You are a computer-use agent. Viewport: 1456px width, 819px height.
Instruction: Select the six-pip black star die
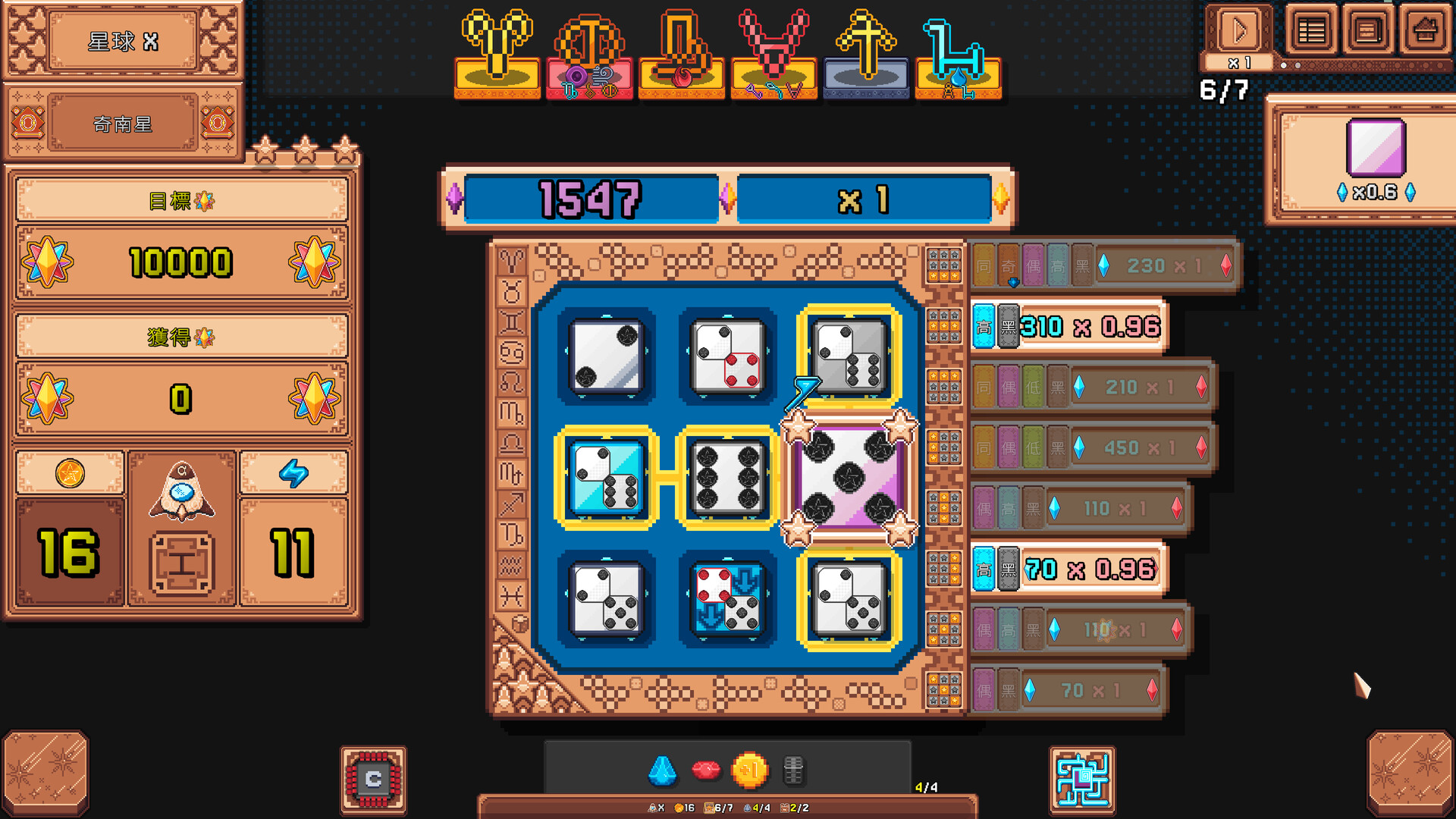pos(727,478)
